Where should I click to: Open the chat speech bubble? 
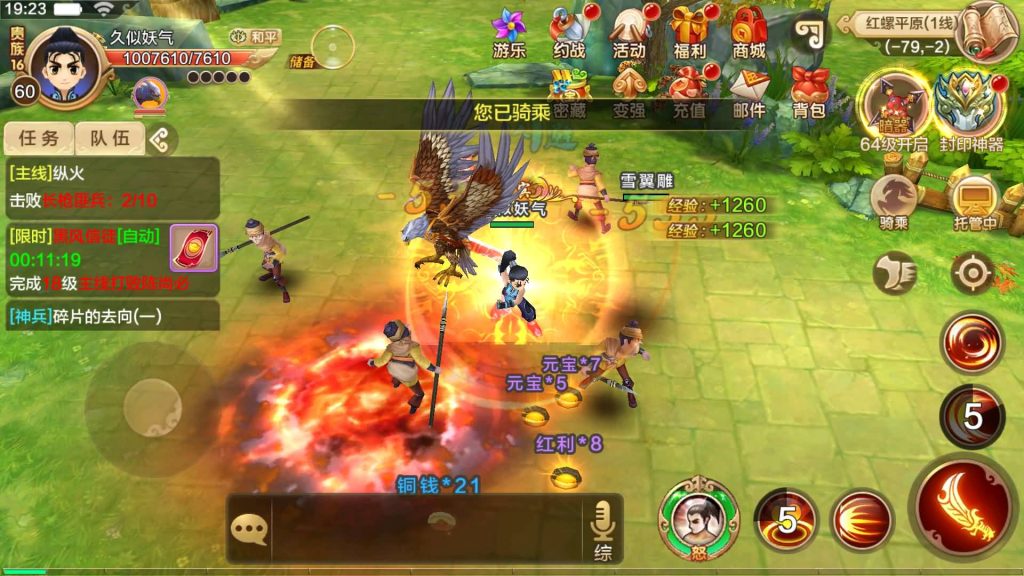pos(249,529)
